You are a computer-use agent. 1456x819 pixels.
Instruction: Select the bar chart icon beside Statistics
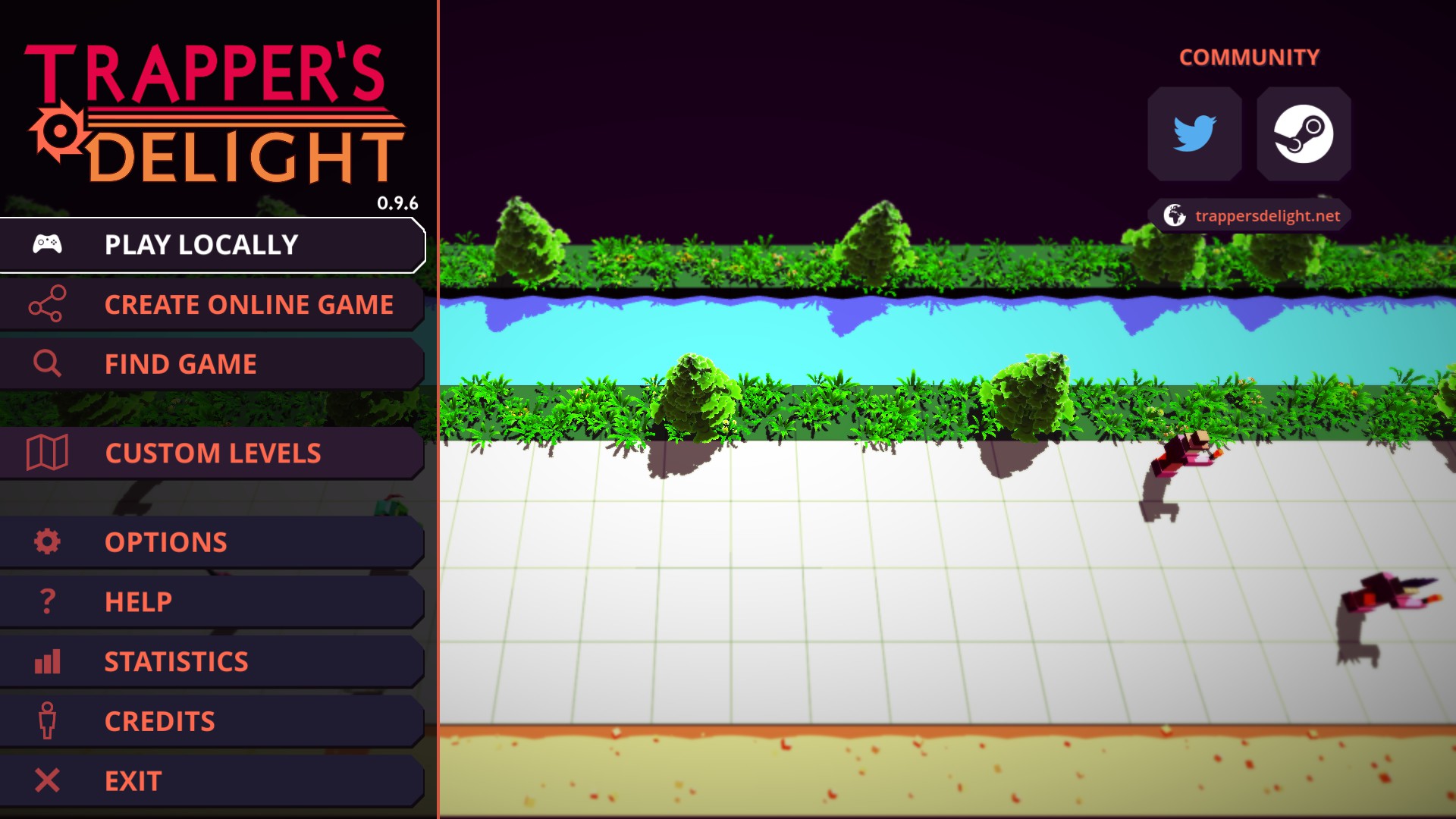(48, 661)
